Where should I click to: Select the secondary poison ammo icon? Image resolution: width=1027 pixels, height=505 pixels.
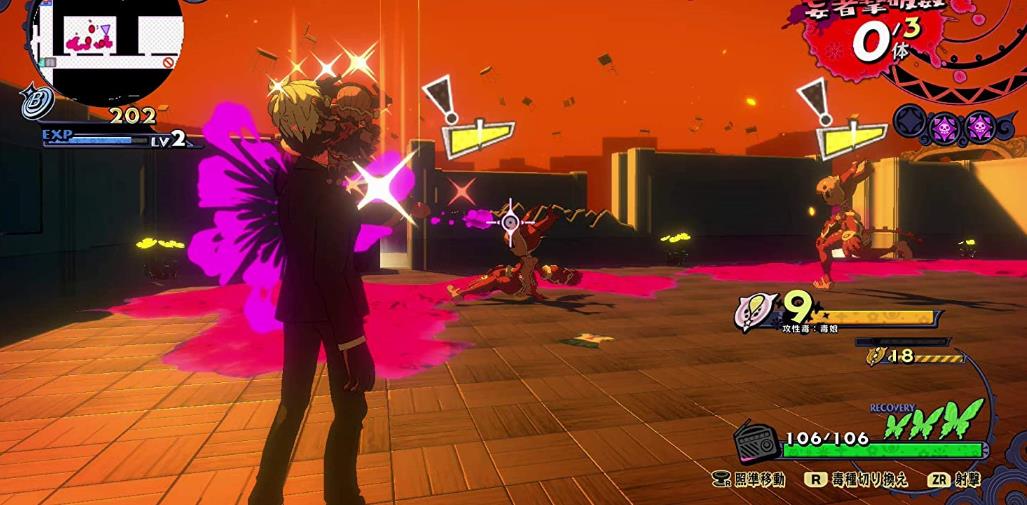[877, 355]
